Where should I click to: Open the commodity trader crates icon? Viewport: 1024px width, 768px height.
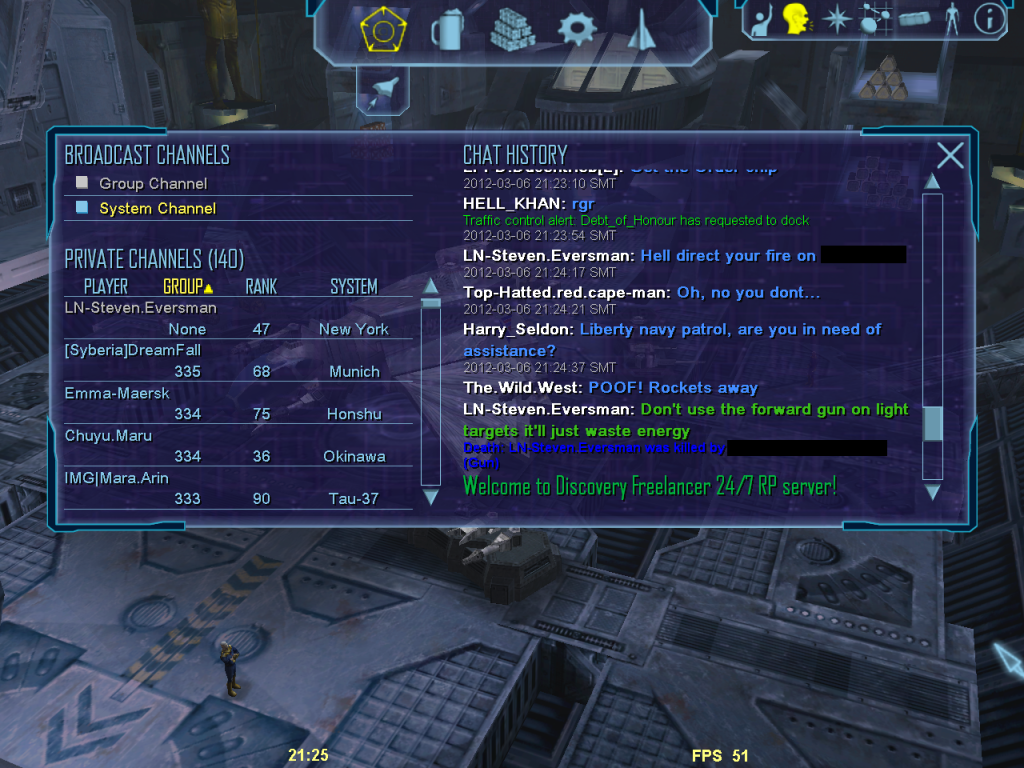point(512,30)
